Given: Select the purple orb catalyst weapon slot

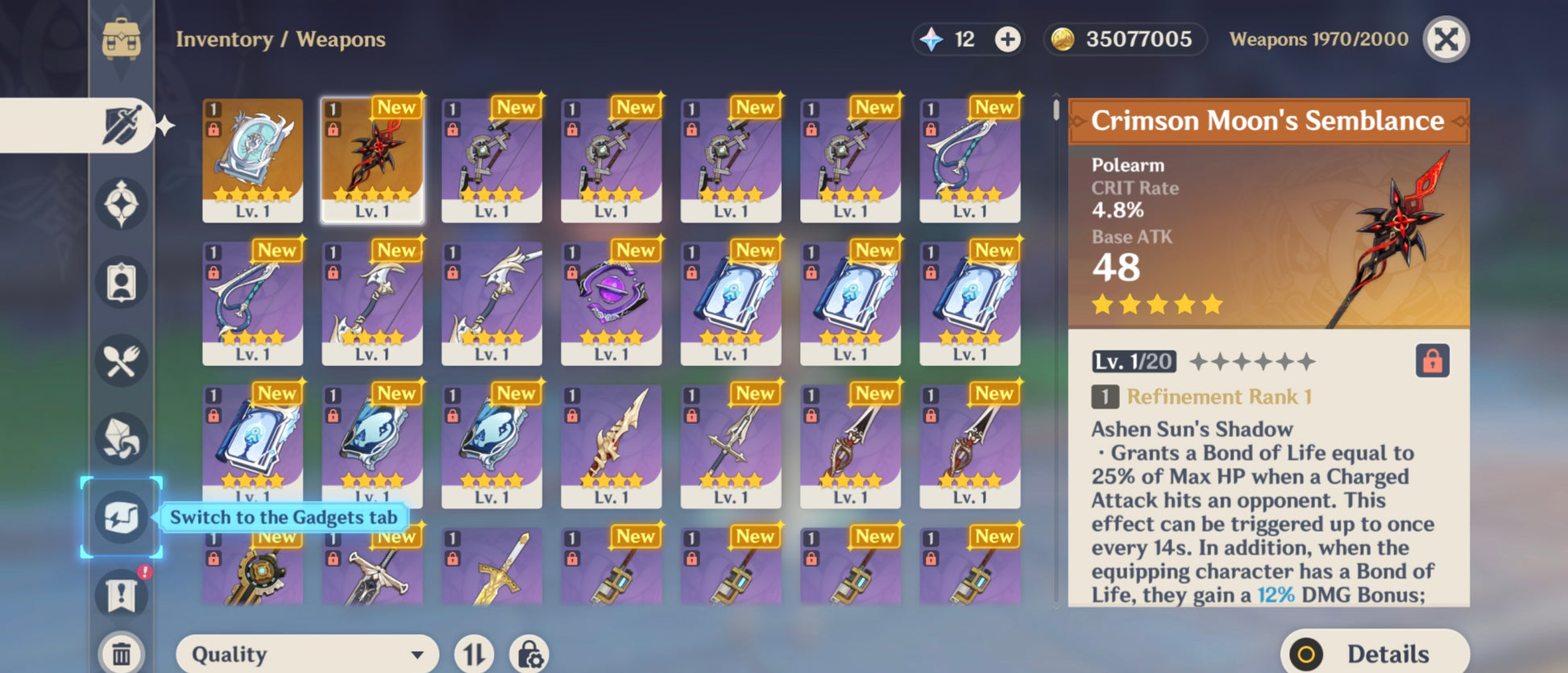Looking at the screenshot, I should (x=611, y=302).
